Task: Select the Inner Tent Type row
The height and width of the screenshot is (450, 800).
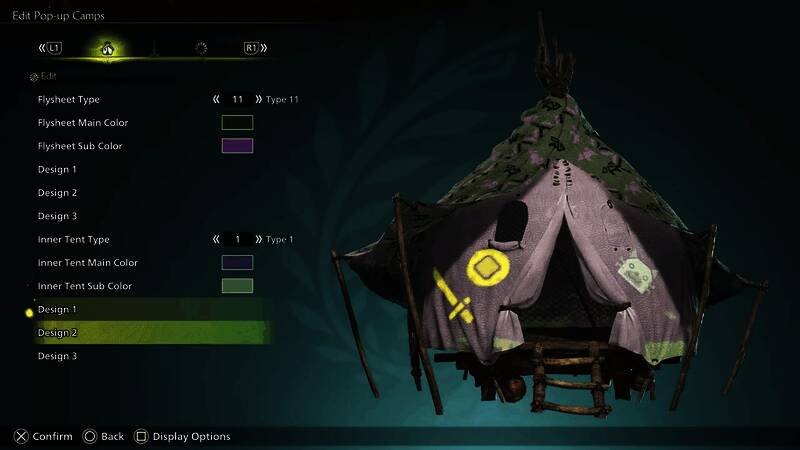Action: (x=73, y=240)
